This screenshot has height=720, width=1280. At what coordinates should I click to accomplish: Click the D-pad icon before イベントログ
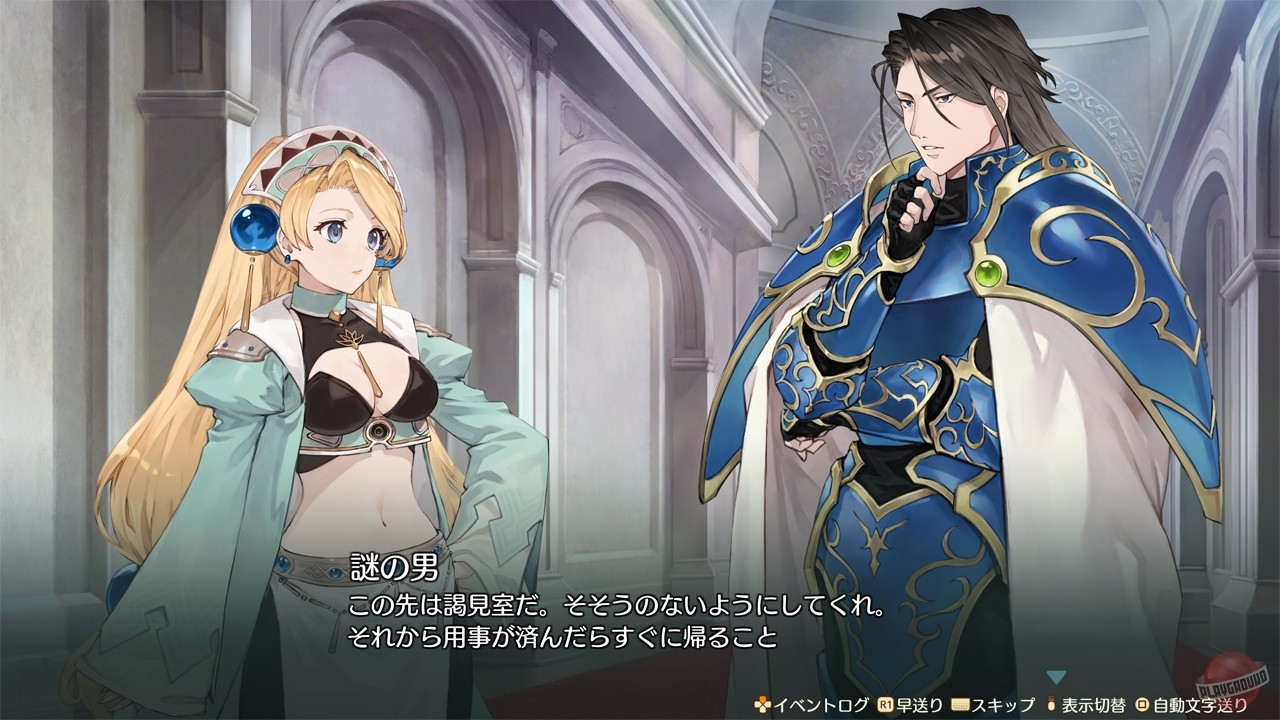pyautogui.click(x=761, y=707)
